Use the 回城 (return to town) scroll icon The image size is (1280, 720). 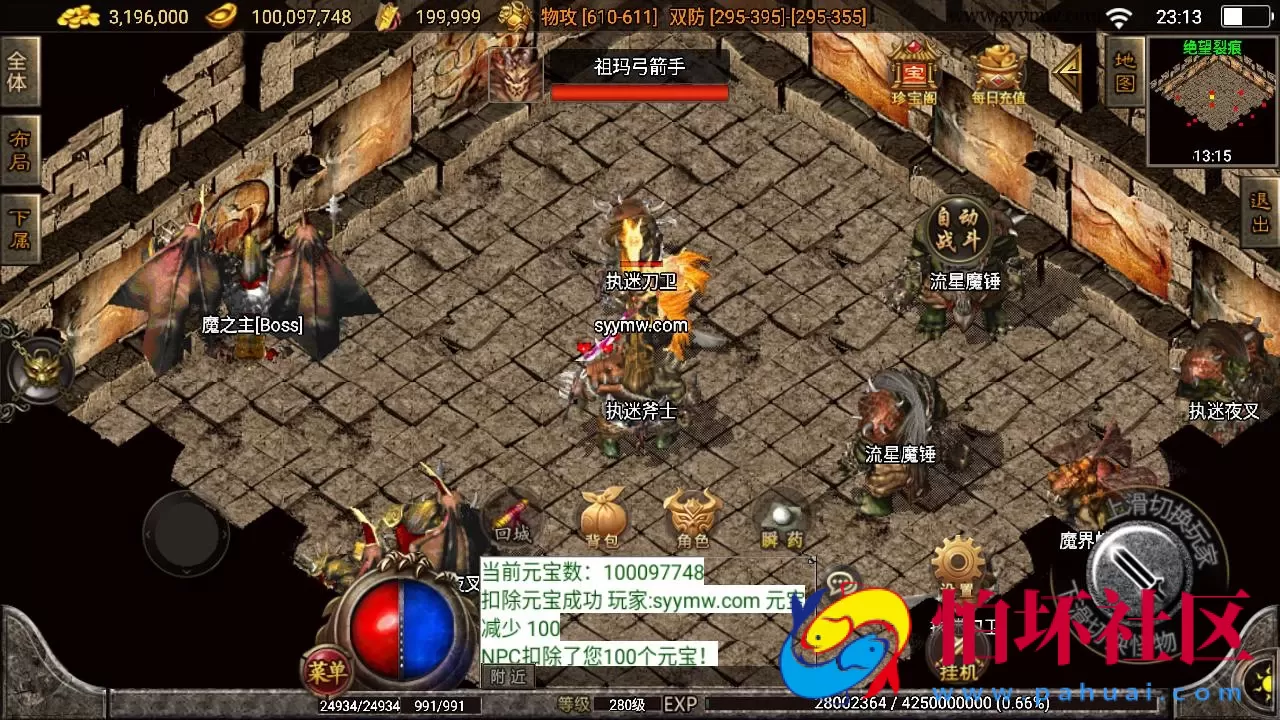(x=510, y=518)
